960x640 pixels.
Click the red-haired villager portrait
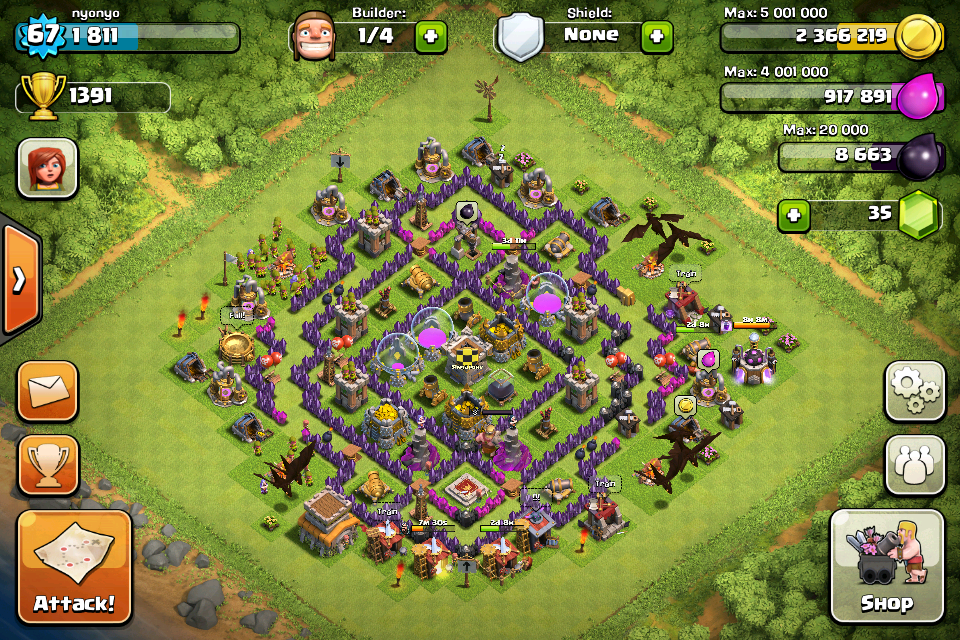click(47, 168)
